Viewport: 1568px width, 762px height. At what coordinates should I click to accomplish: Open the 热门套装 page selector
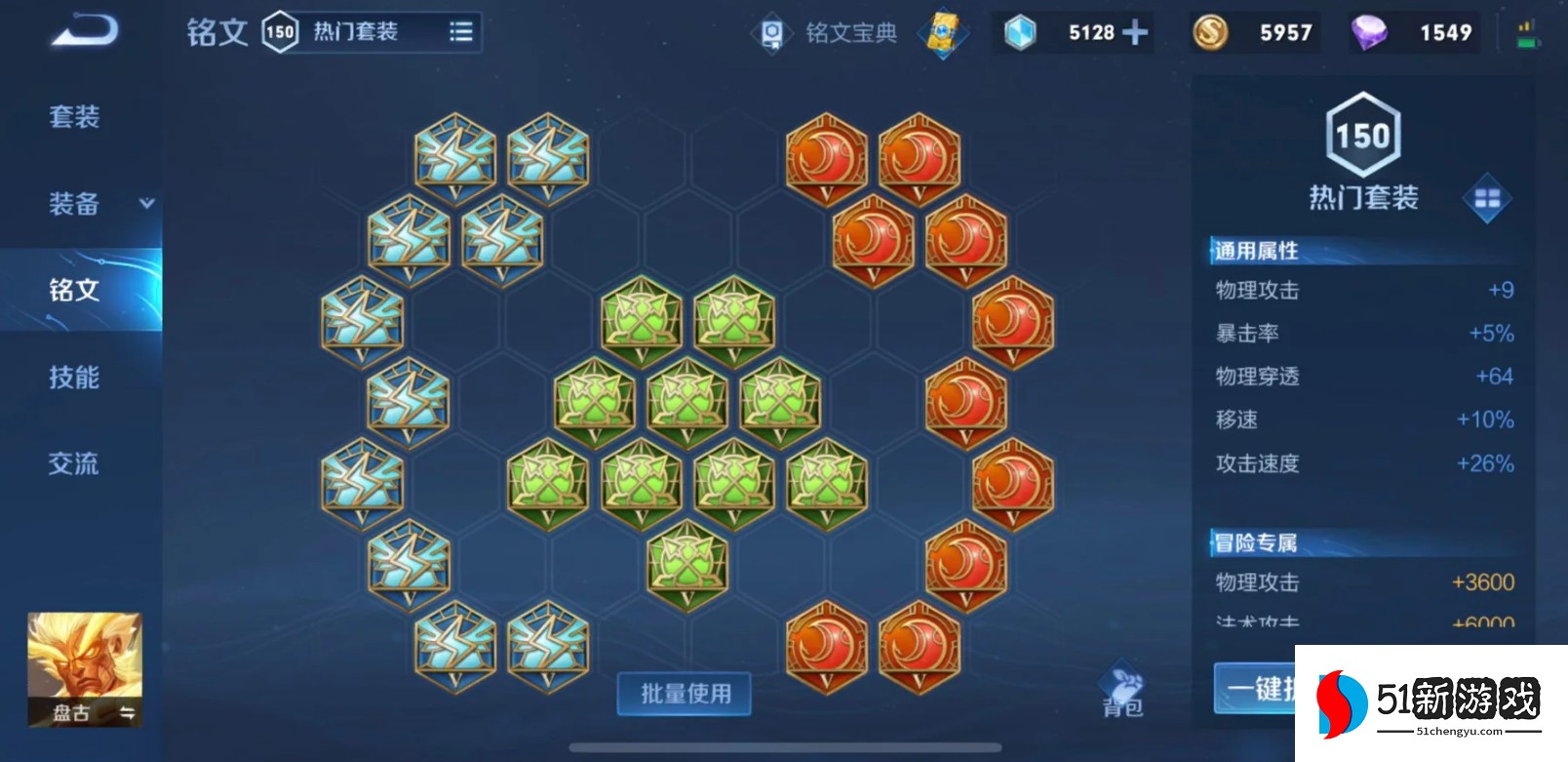tap(356, 30)
